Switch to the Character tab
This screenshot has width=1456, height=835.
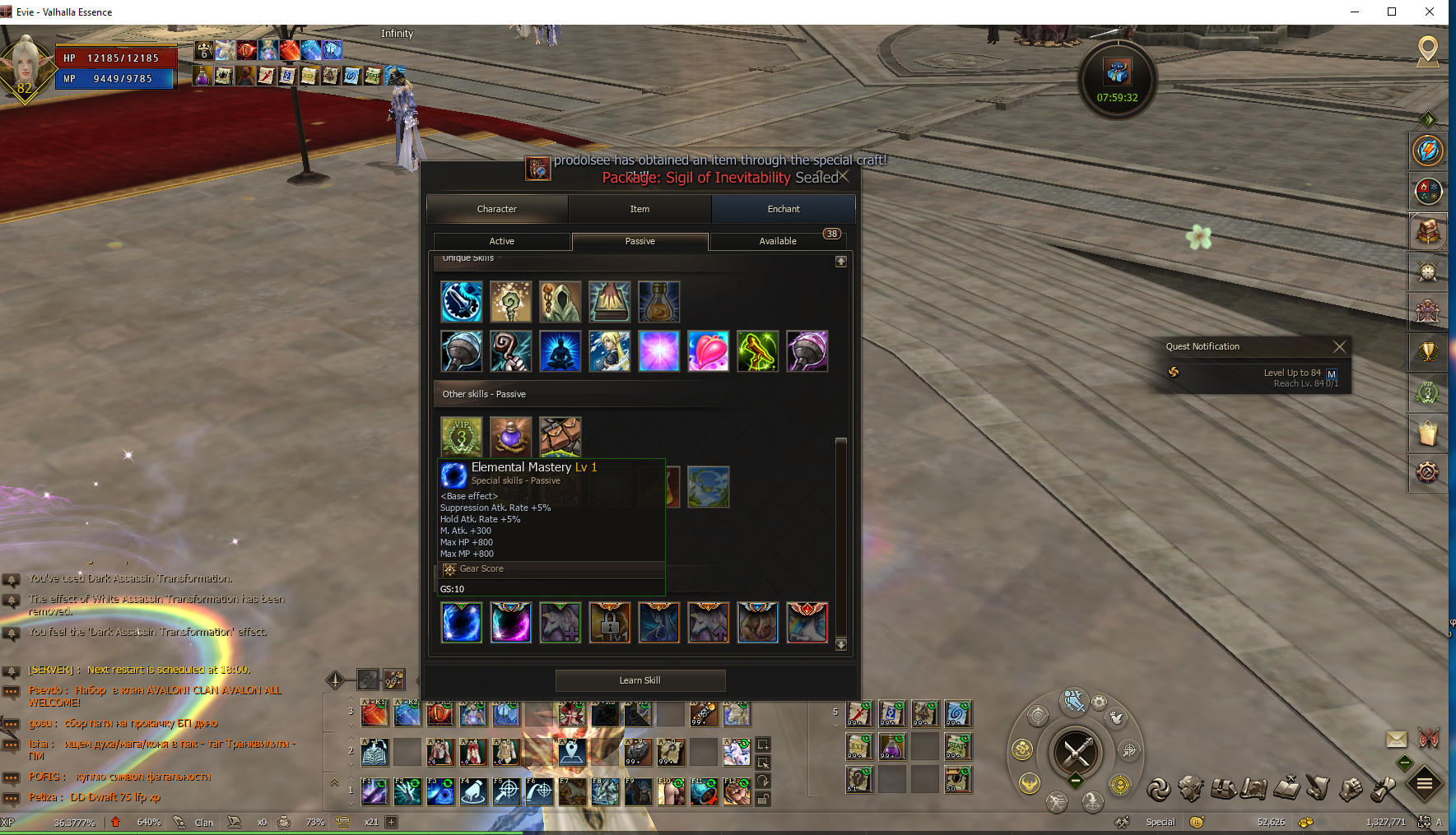point(497,209)
